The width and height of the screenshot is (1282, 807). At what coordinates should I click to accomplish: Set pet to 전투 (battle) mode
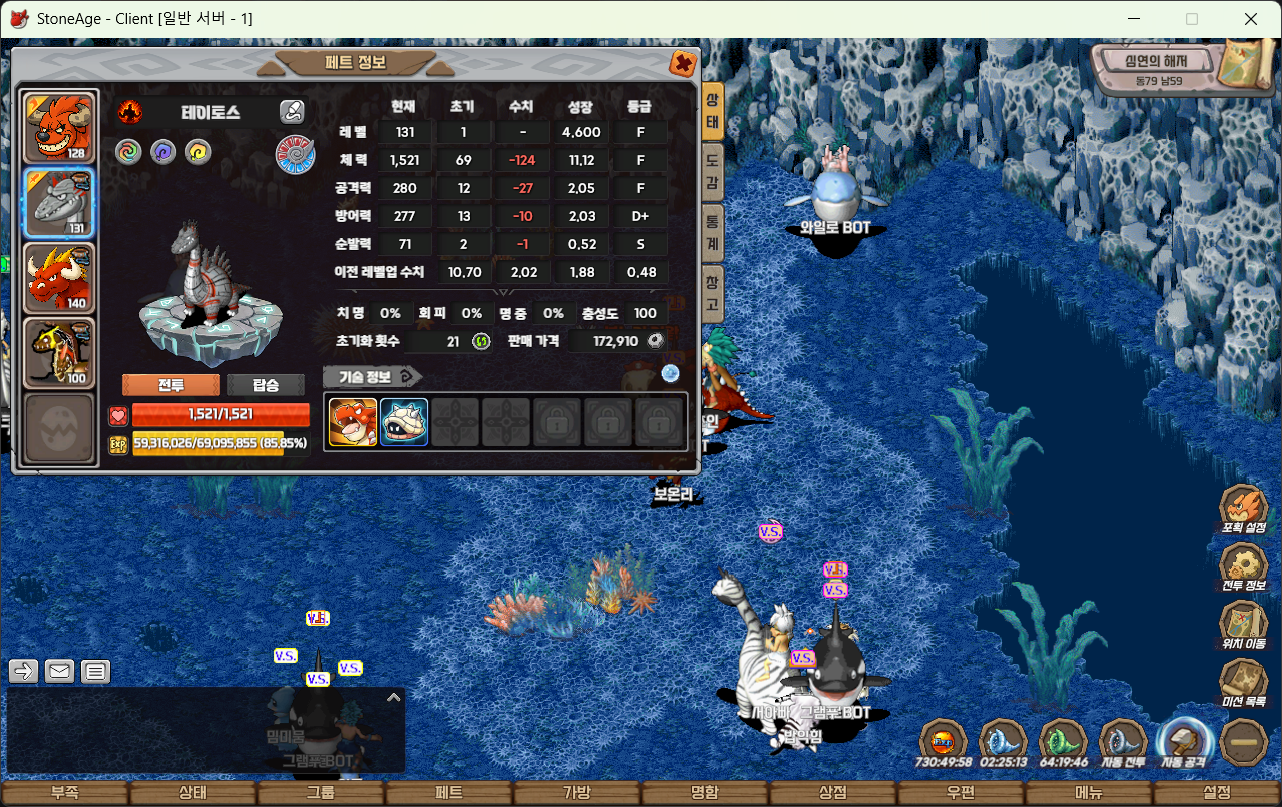point(170,385)
